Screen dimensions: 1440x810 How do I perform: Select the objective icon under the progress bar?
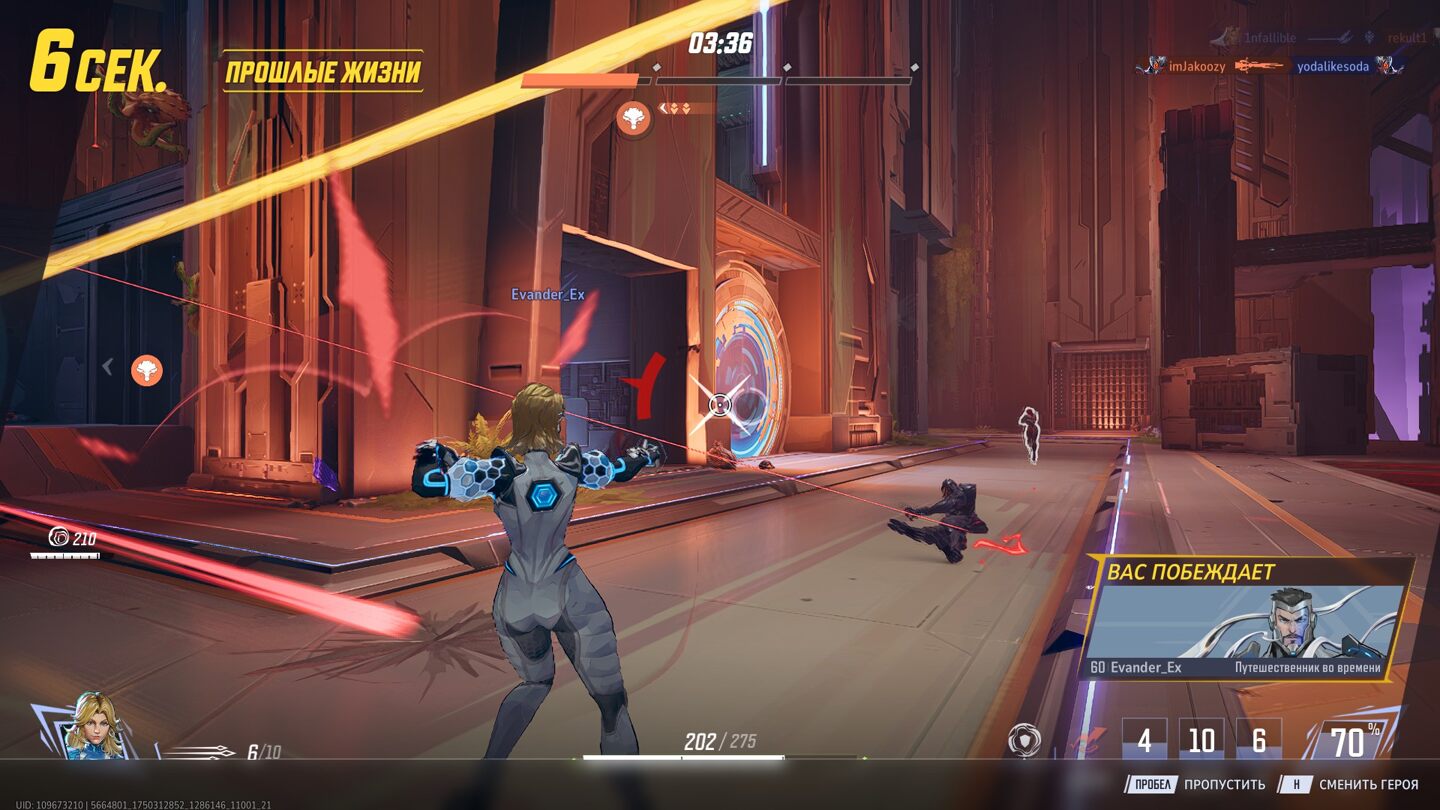tap(634, 119)
